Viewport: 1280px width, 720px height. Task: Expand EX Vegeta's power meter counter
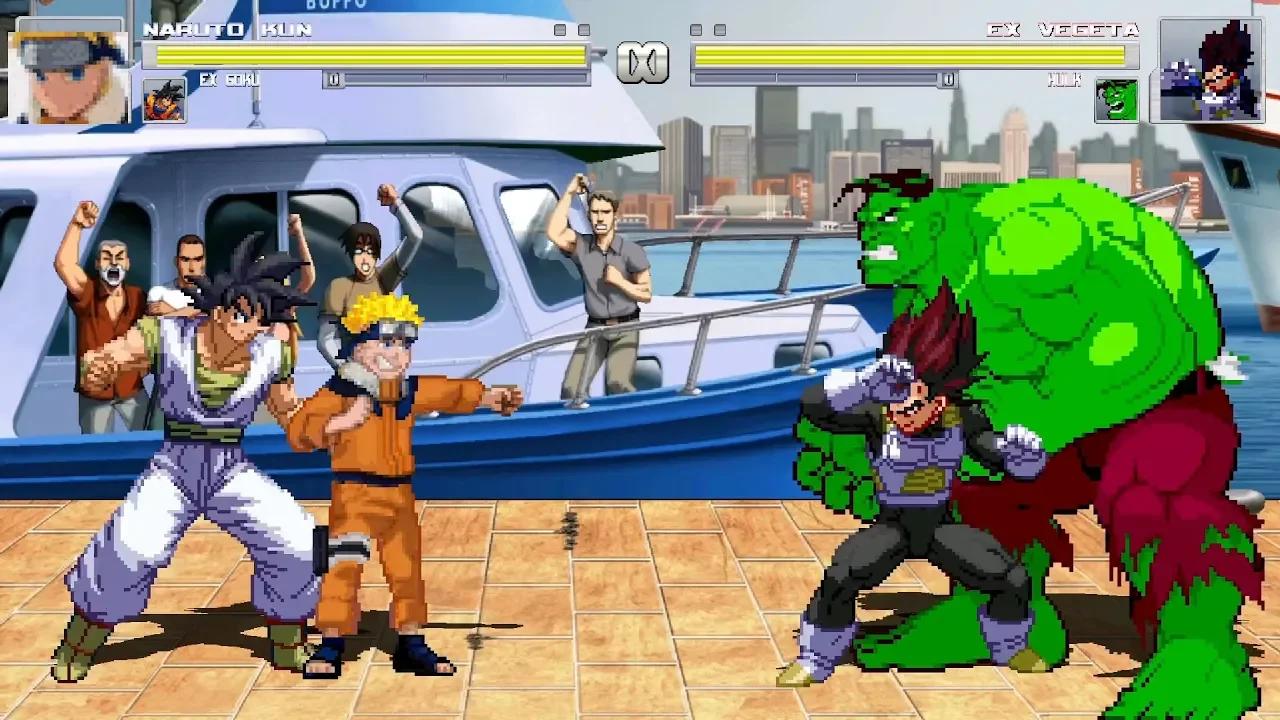coord(948,78)
